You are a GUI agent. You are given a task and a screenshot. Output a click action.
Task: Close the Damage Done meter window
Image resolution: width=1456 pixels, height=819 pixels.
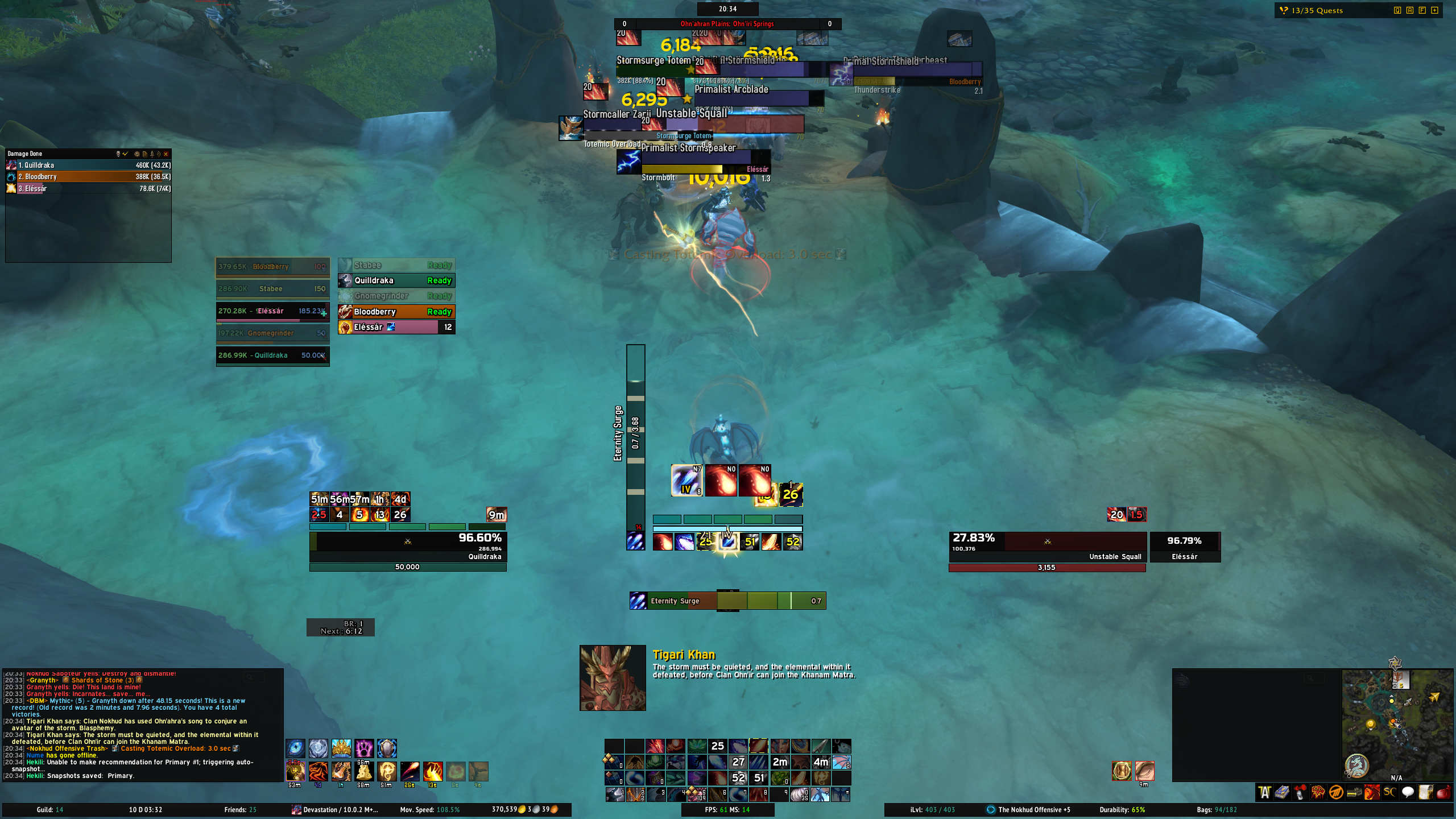166,154
